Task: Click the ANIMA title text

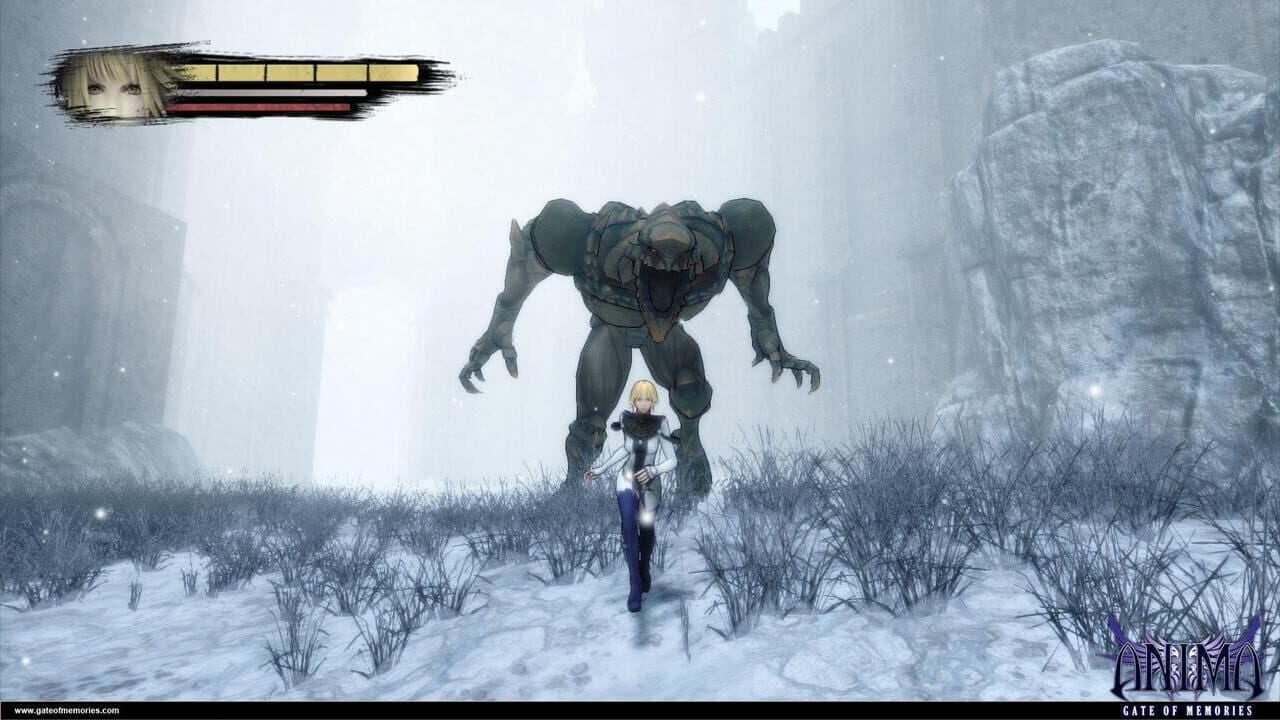Action: pyautogui.click(x=1190, y=668)
